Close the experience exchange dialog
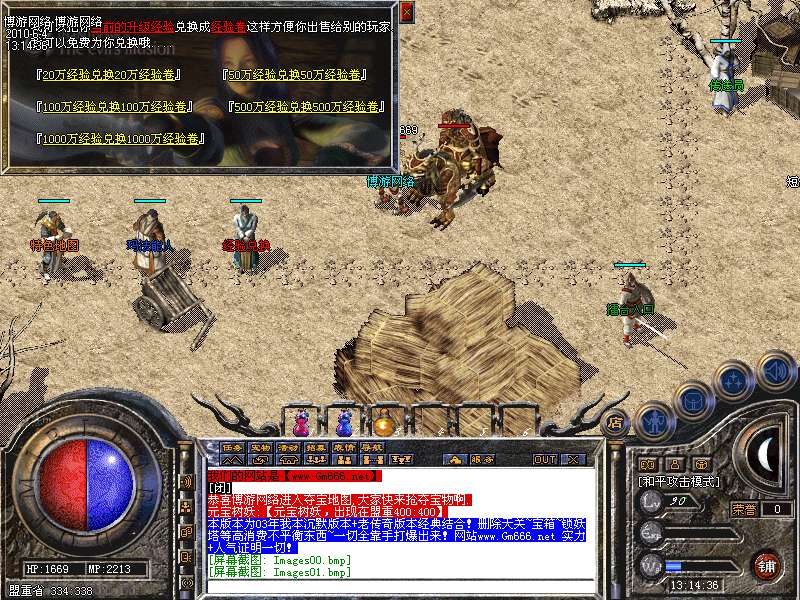The width and height of the screenshot is (800, 600). pyautogui.click(x=406, y=12)
